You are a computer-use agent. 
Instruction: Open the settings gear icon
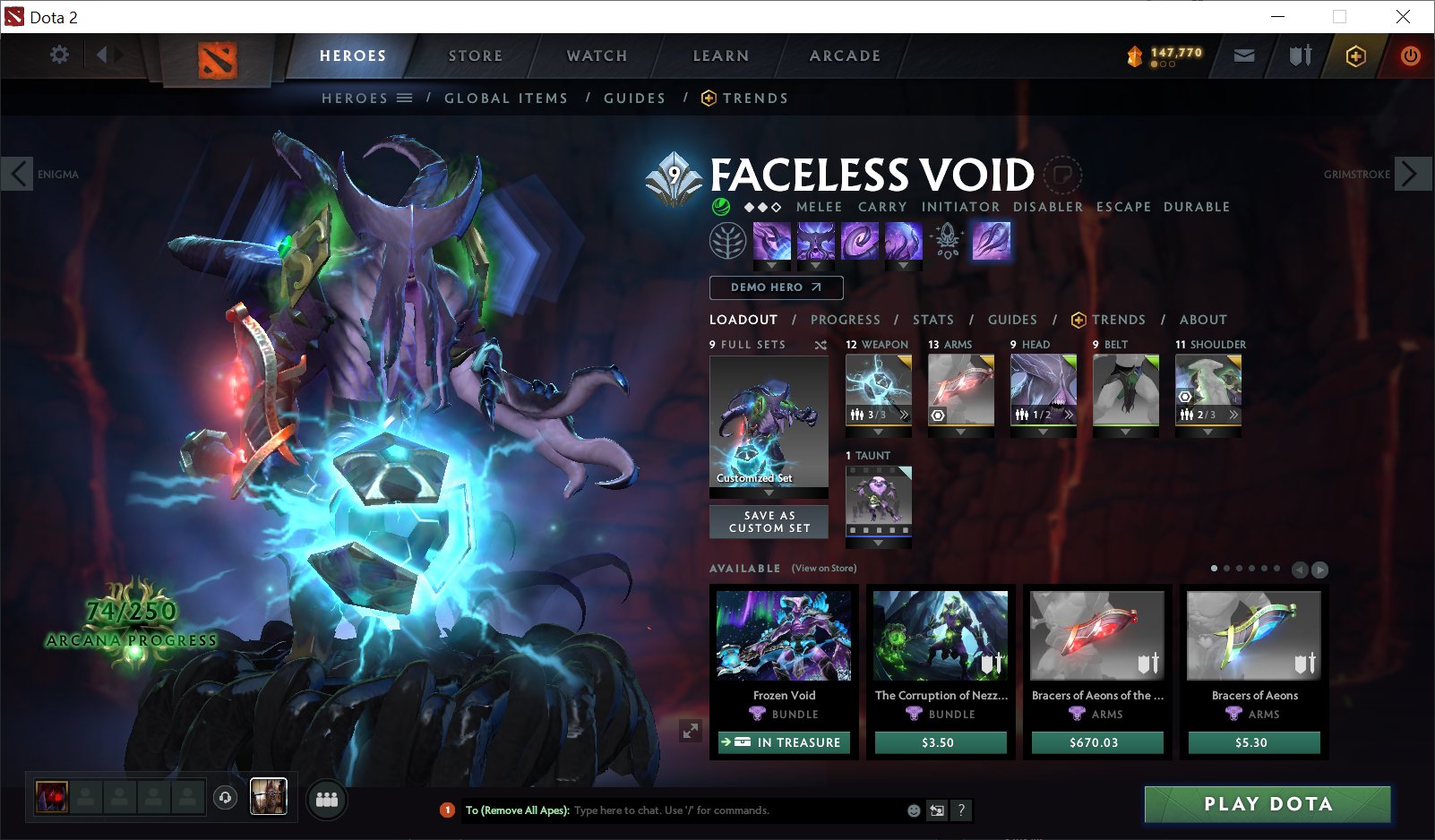click(x=59, y=54)
